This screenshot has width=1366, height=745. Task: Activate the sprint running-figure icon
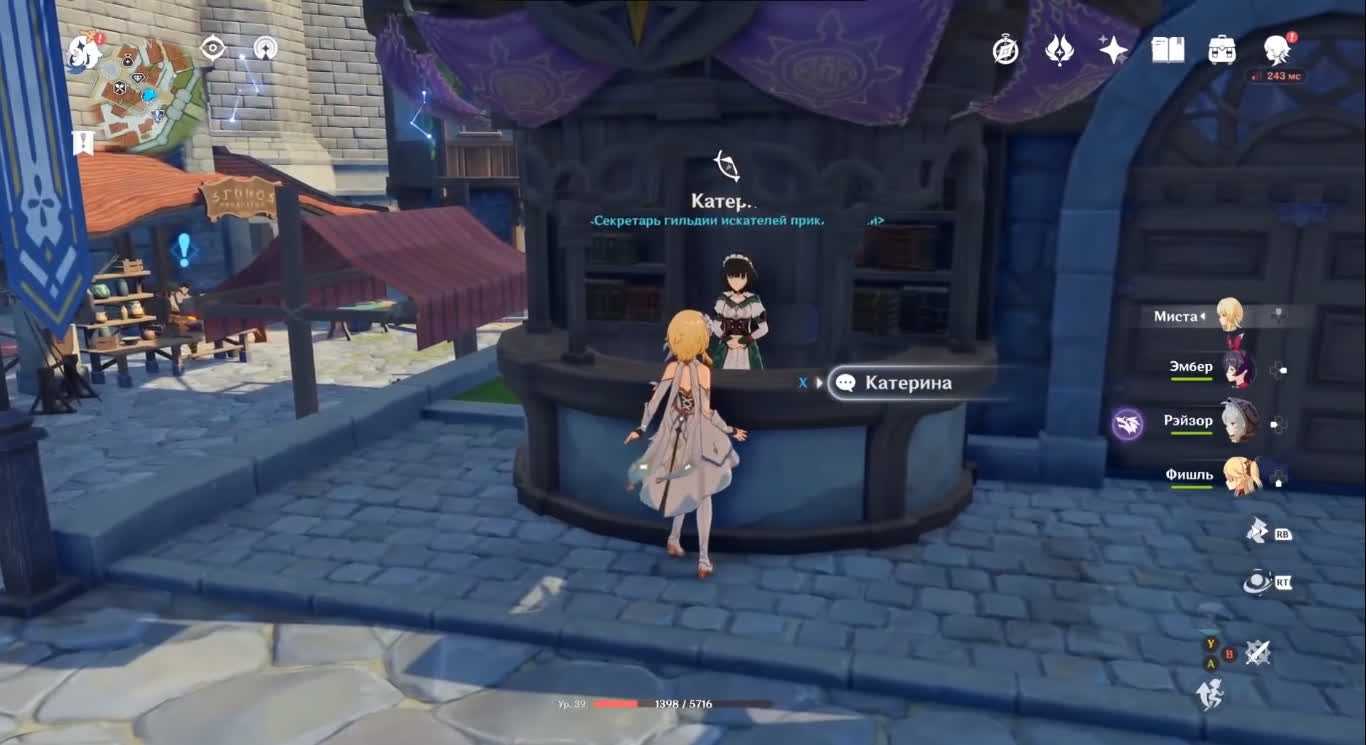tap(1210, 694)
